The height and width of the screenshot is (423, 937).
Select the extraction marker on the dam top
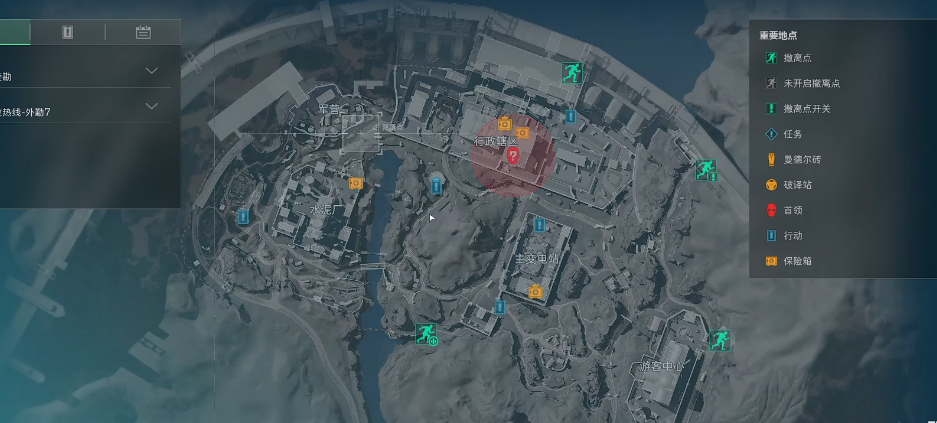[571, 71]
